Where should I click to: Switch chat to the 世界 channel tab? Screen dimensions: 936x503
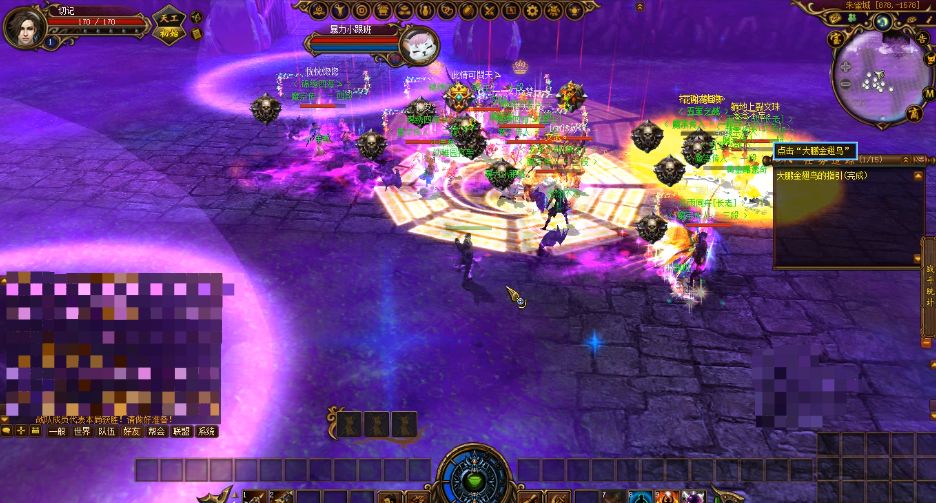(x=82, y=431)
